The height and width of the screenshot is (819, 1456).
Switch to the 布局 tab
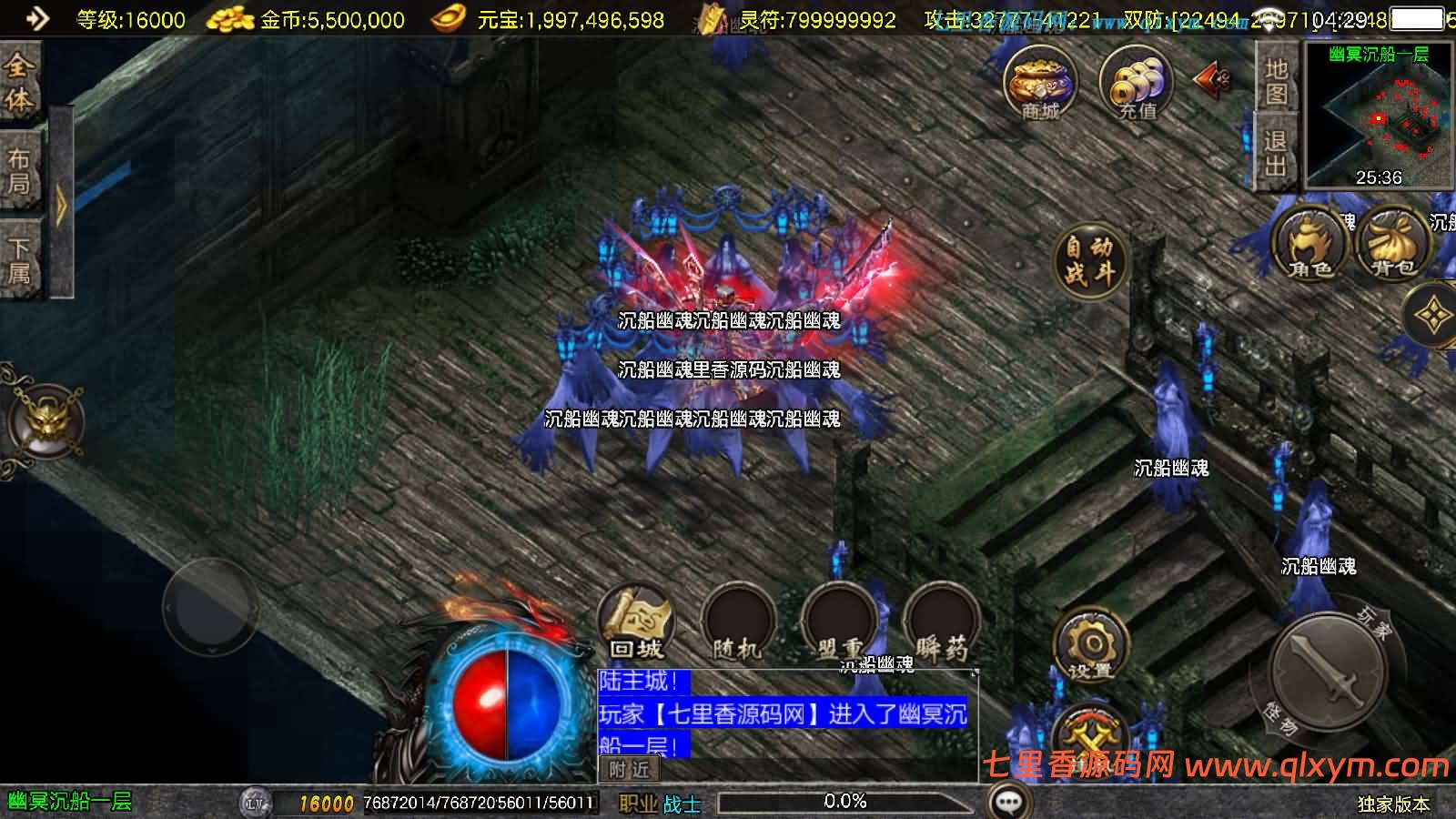(x=19, y=171)
